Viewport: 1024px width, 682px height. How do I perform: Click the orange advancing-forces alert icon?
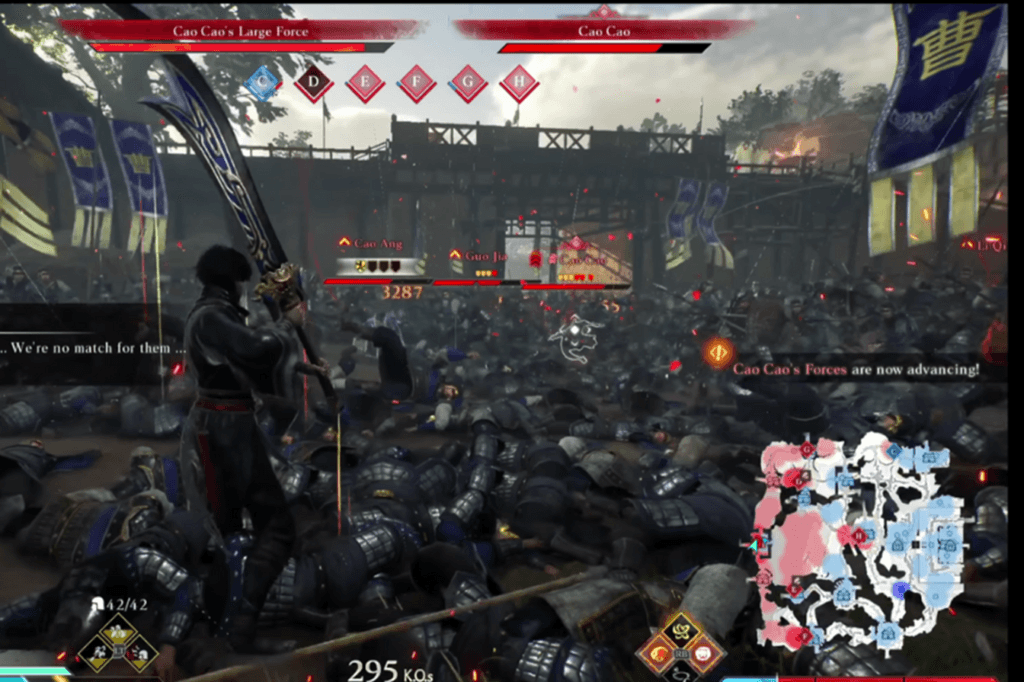tap(717, 353)
